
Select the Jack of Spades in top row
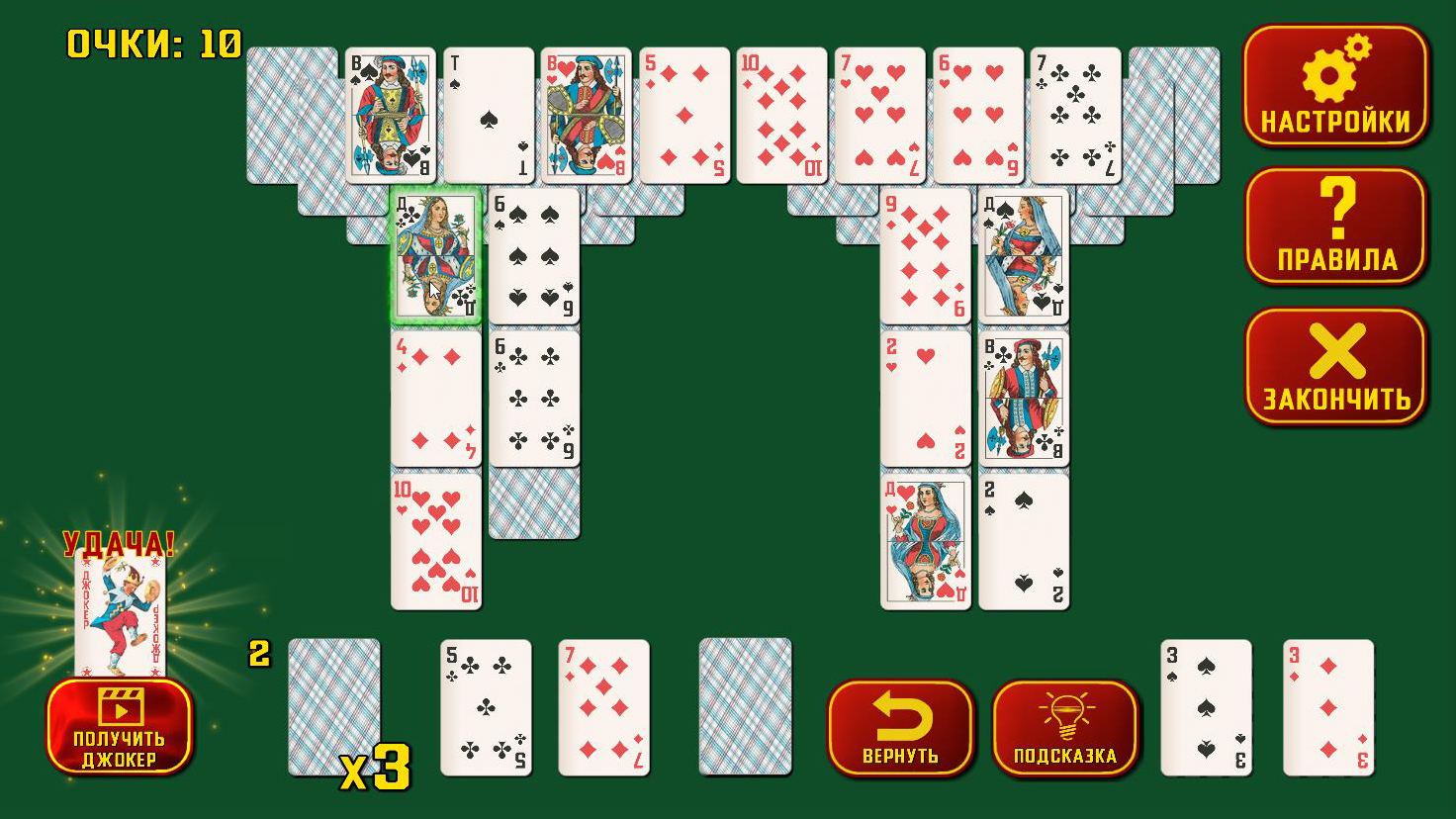pos(389,114)
